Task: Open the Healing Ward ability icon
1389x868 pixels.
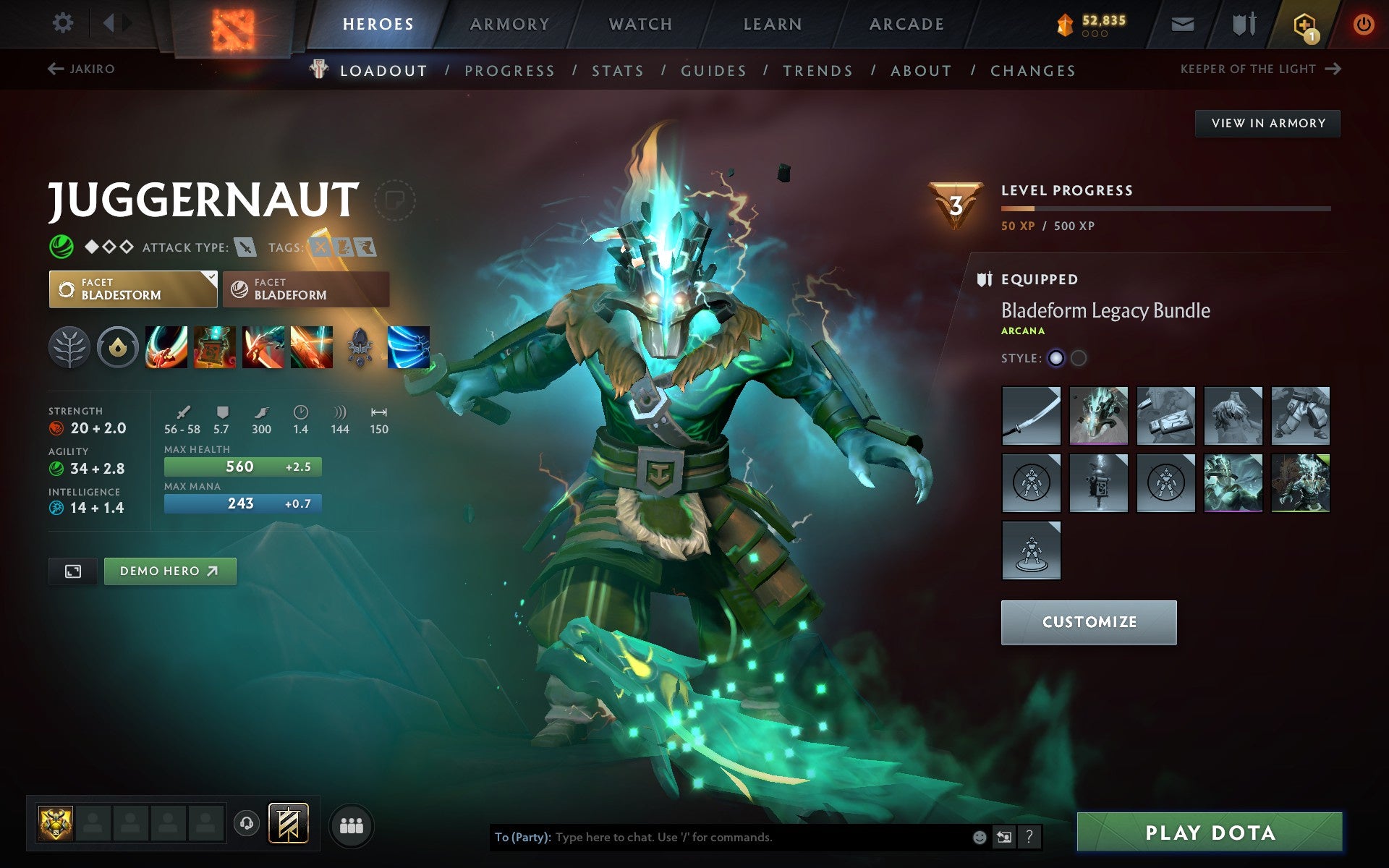Action: 214,347
